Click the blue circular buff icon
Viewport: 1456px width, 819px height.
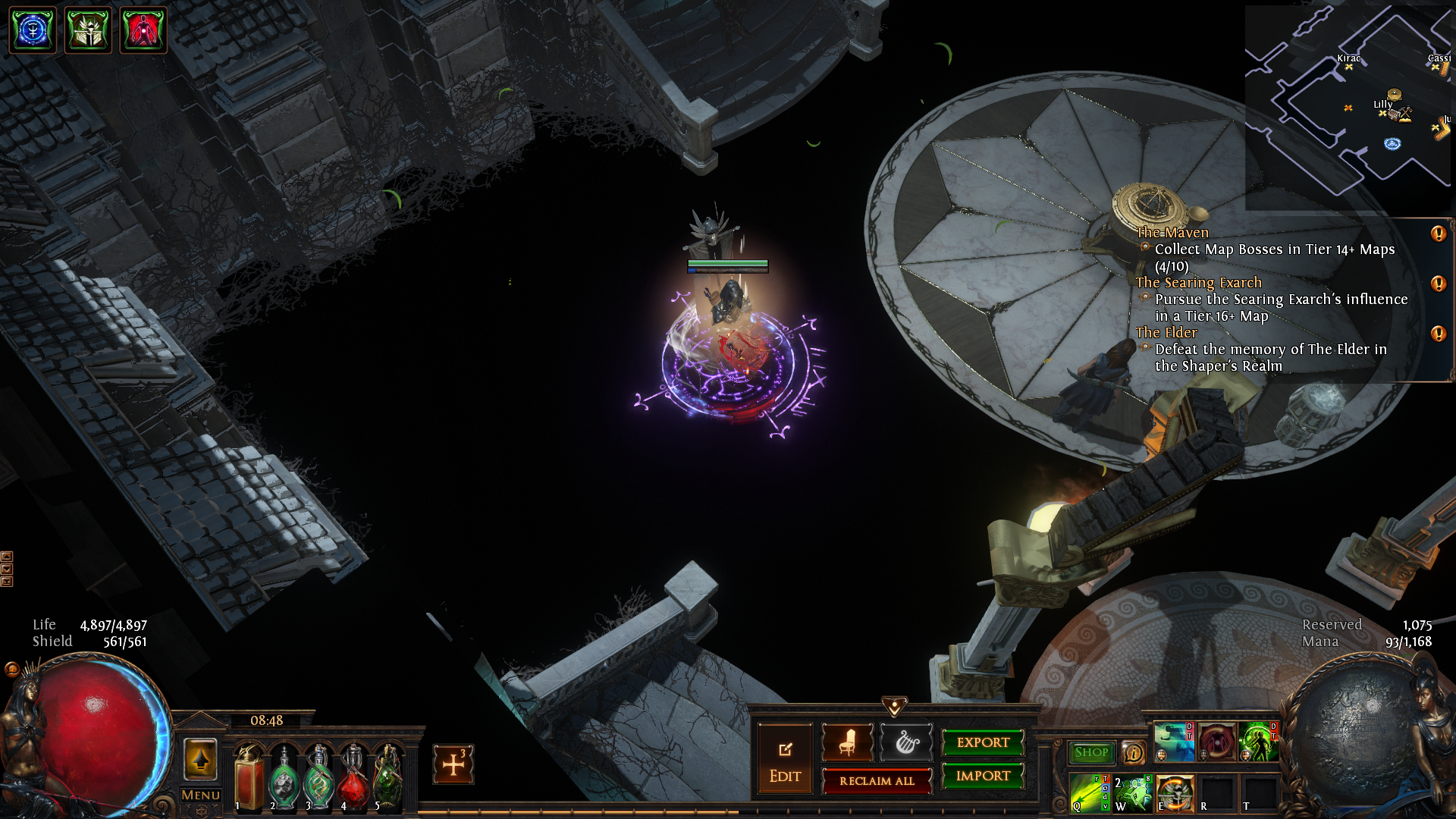pos(33,30)
